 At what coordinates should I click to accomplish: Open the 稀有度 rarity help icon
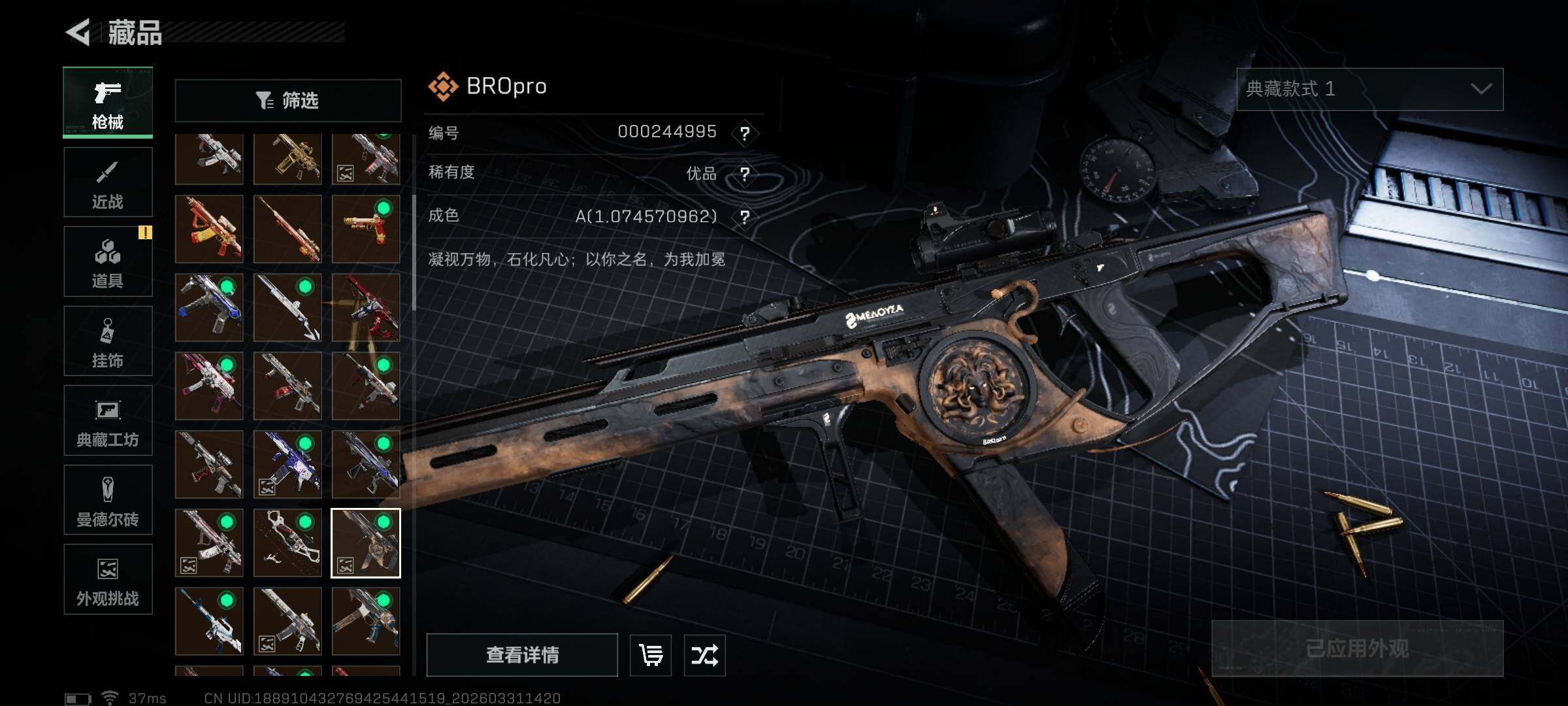coord(744,174)
